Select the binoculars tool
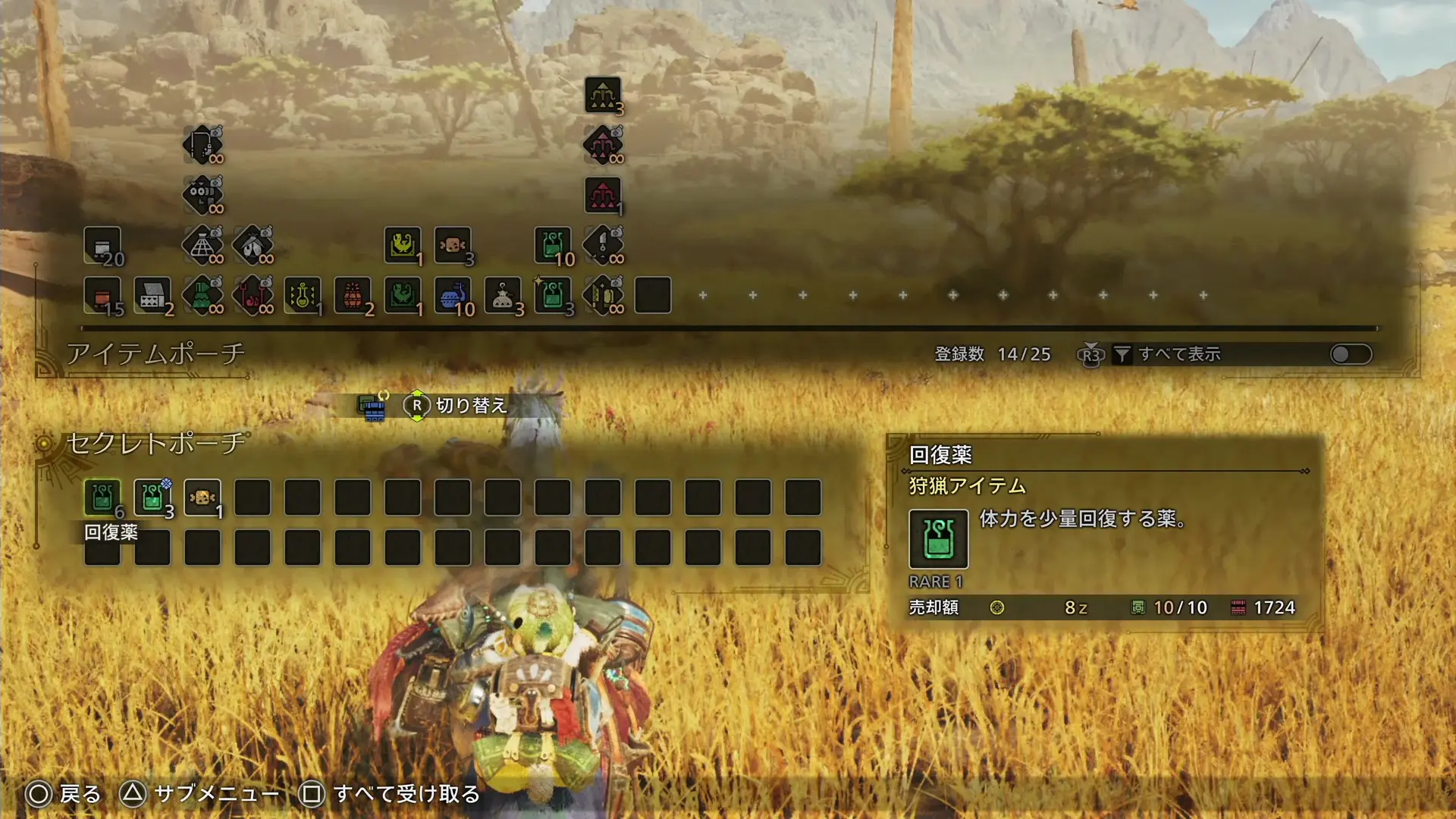The width and height of the screenshot is (1456, 819). 202,193
